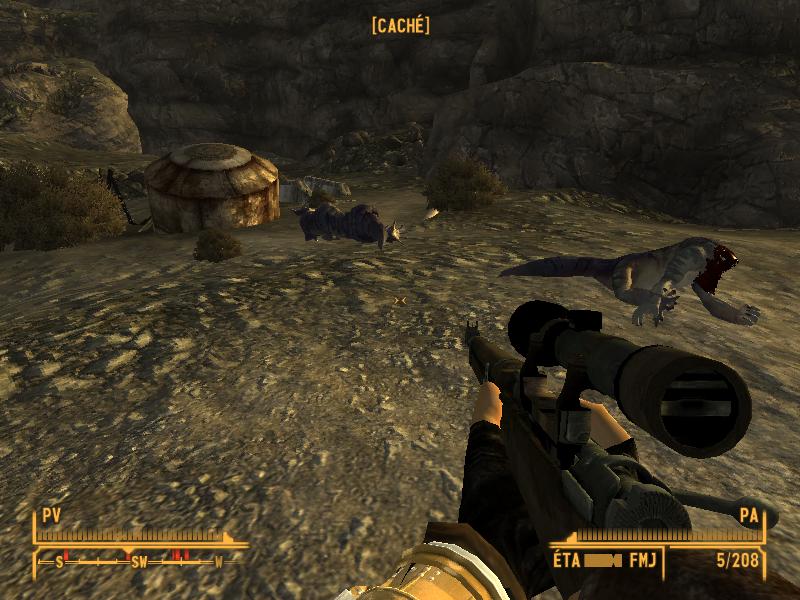Click the compass strip showing SW
Screen dimensions: 800x600
pos(139,561)
